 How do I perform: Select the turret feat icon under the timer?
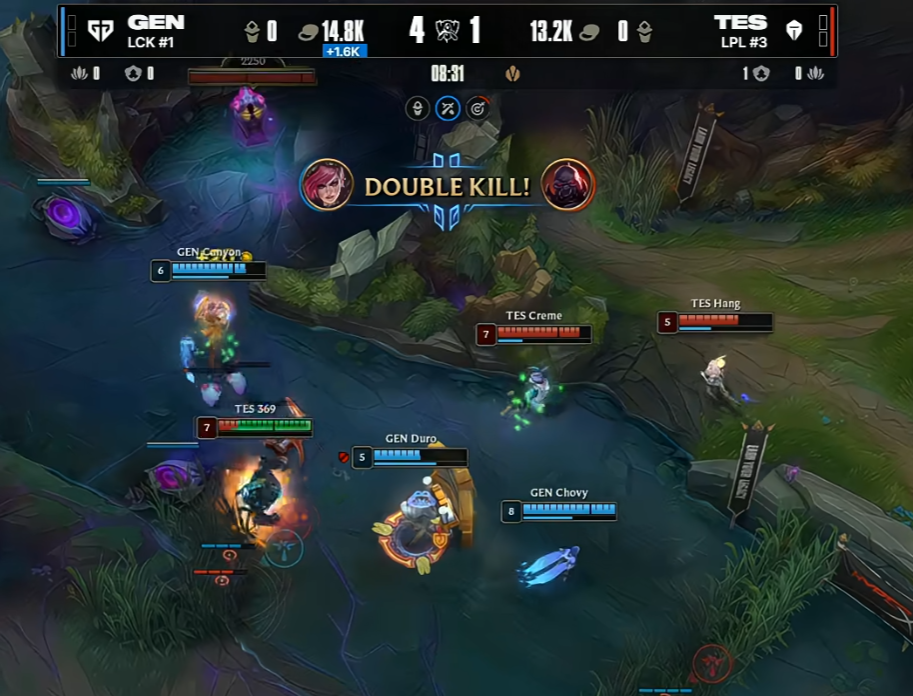click(418, 108)
